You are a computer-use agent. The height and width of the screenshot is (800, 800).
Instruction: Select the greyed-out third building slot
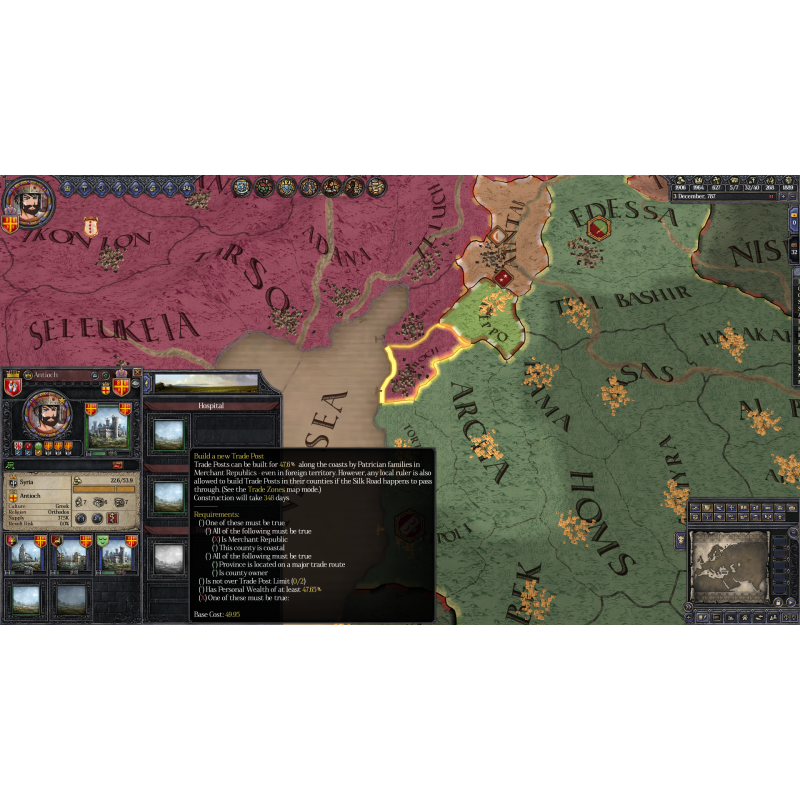coord(167,558)
